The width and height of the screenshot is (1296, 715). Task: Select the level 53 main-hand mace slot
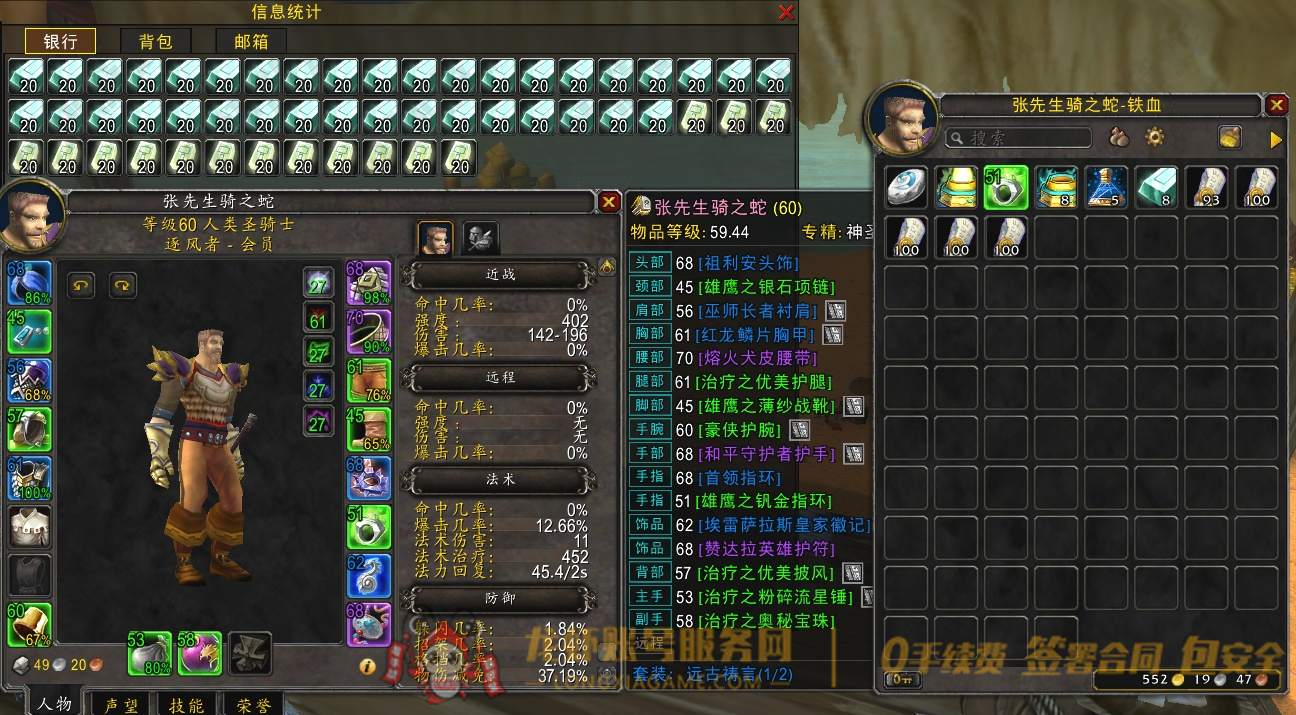[150, 652]
